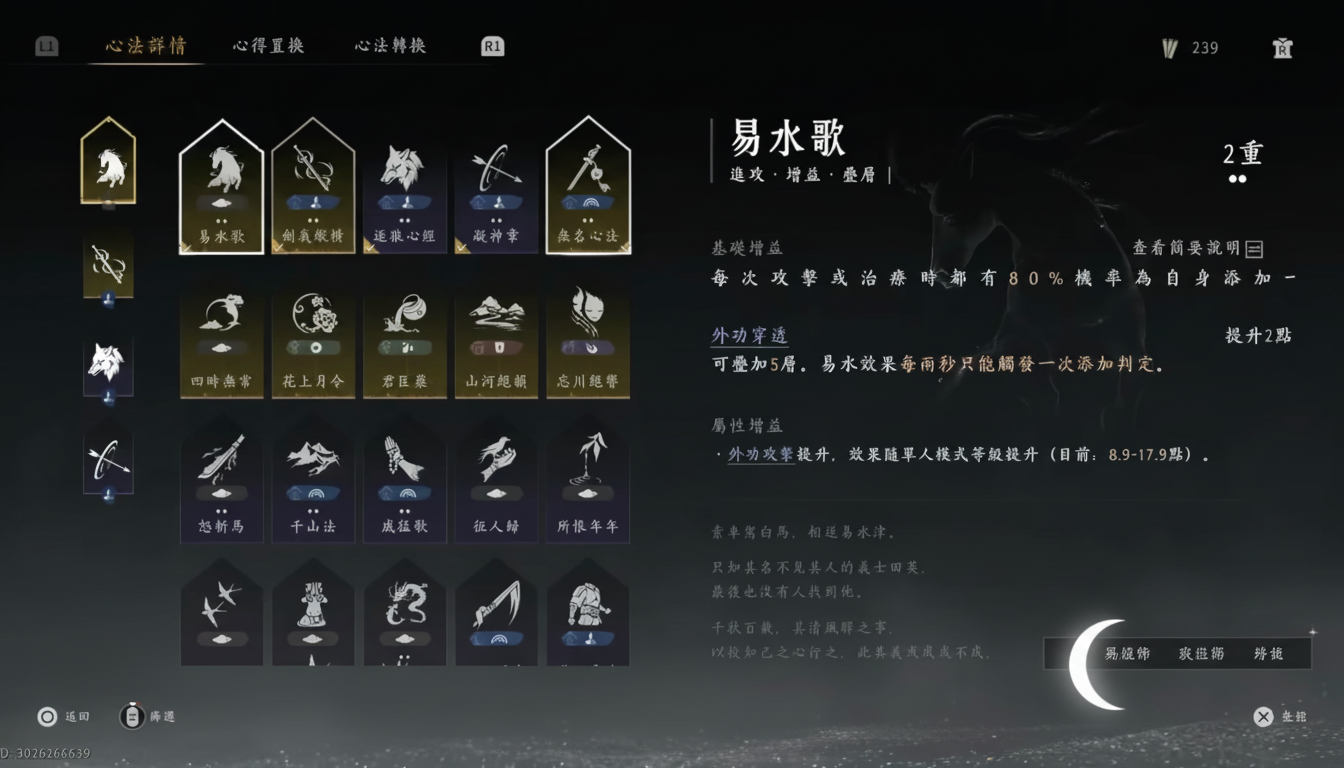Open the 花上月令 flower card
Image resolution: width=1344 pixels, height=768 pixels.
click(x=312, y=340)
